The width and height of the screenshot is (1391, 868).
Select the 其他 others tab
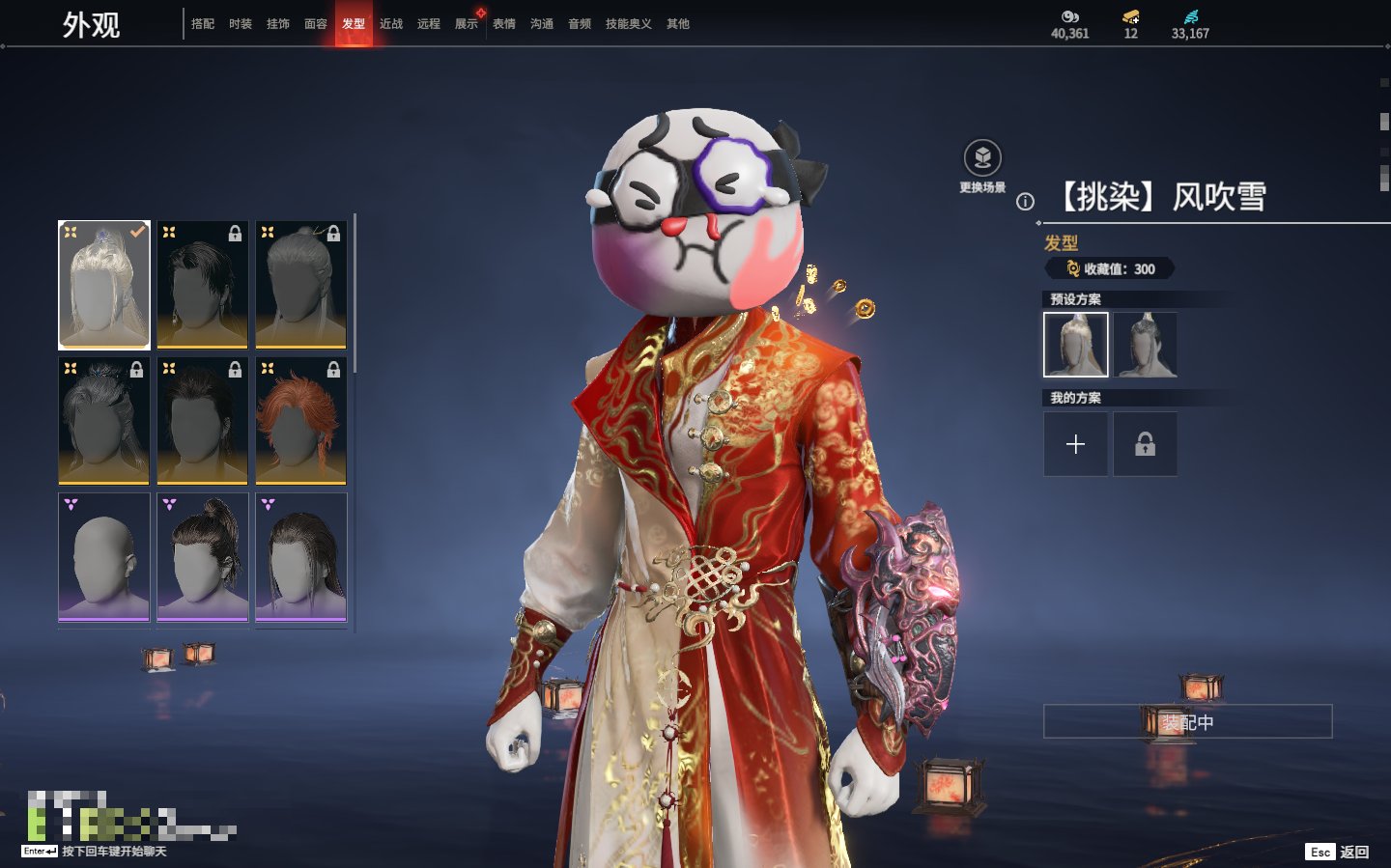point(678,24)
